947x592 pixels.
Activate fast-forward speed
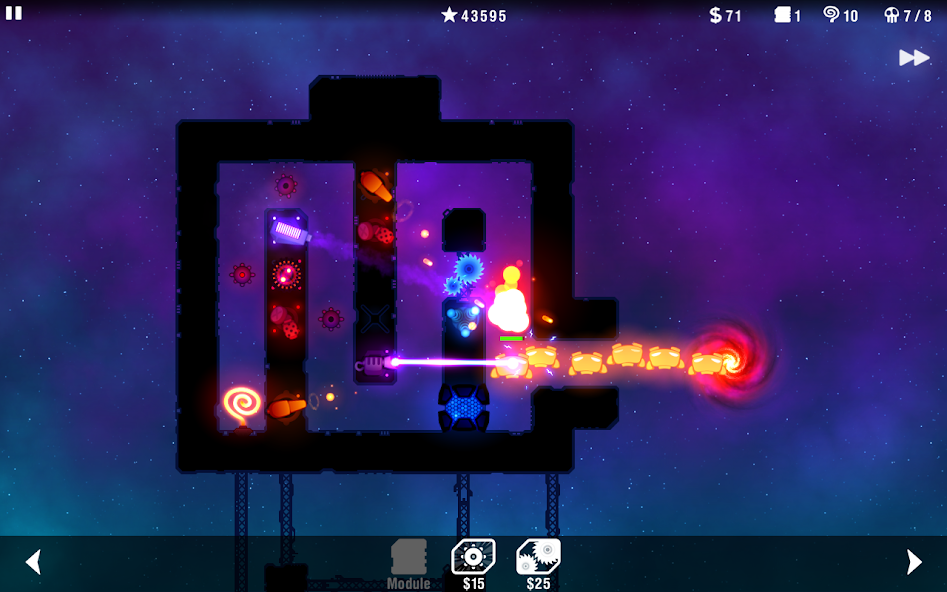click(913, 58)
